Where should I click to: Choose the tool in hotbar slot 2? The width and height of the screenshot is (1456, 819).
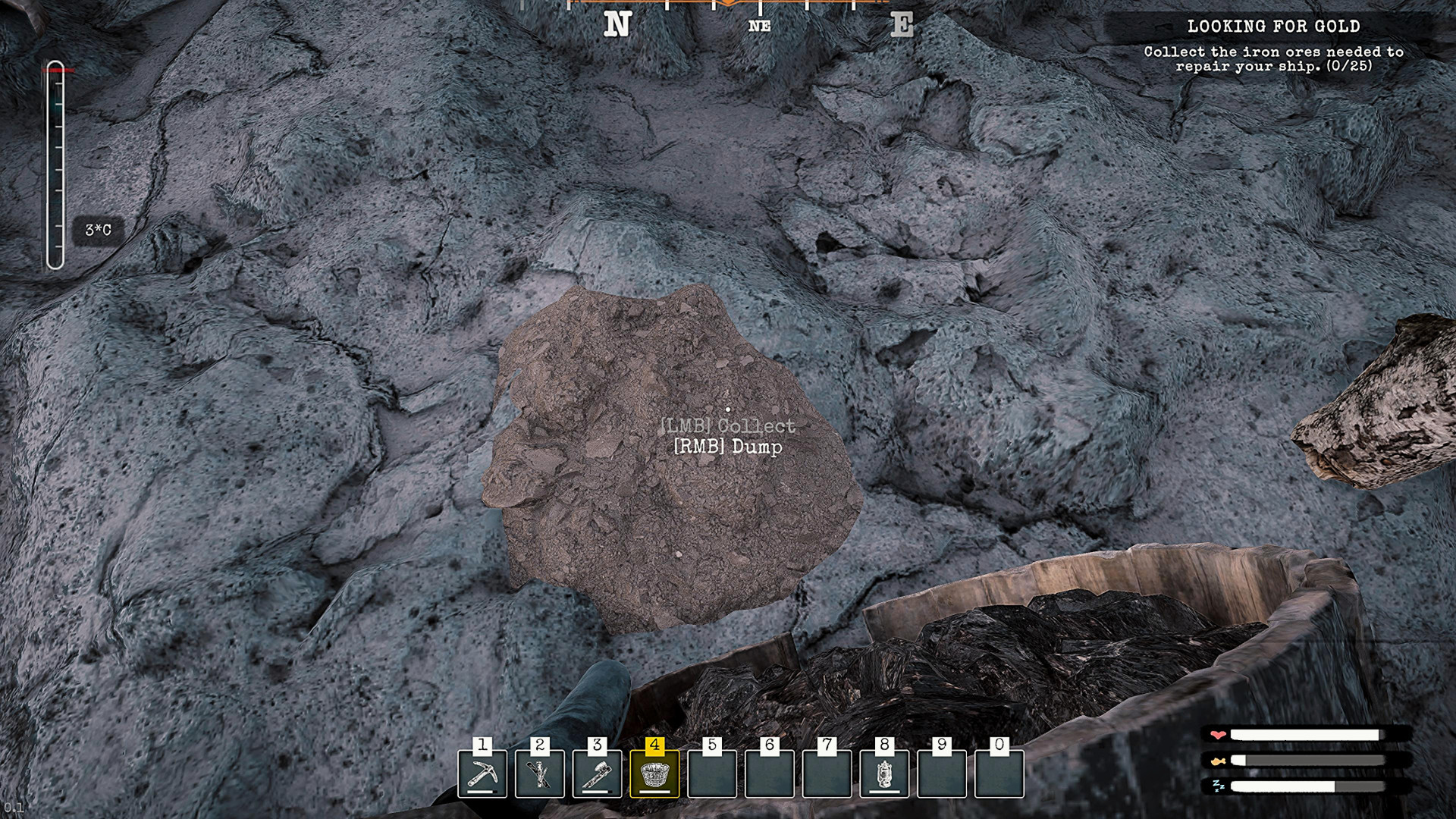coord(540,773)
